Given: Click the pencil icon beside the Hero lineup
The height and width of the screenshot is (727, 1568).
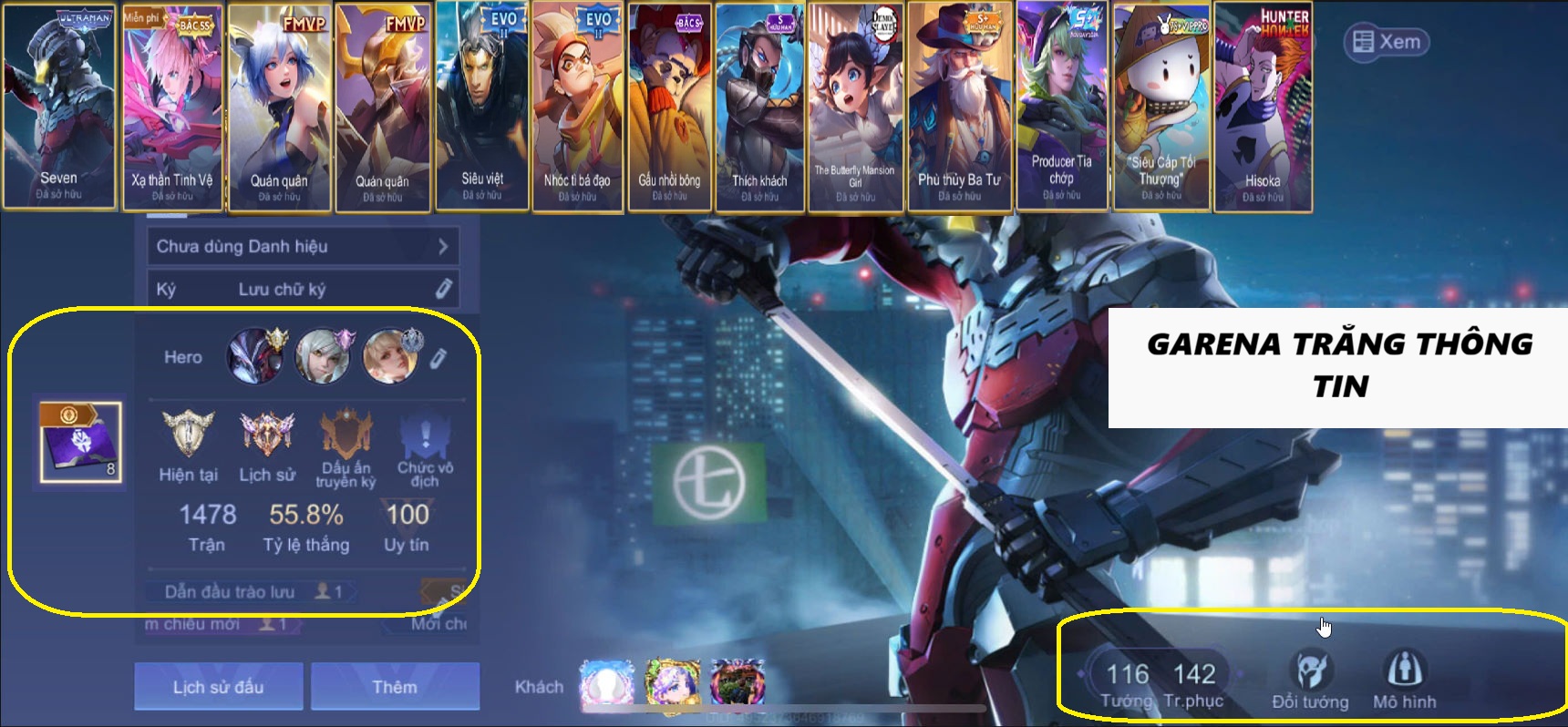Looking at the screenshot, I should [x=437, y=359].
